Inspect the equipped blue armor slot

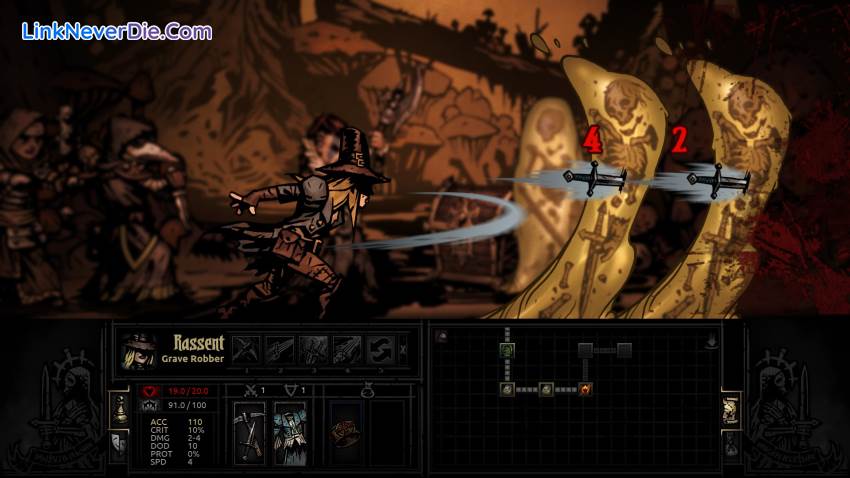tap(289, 432)
